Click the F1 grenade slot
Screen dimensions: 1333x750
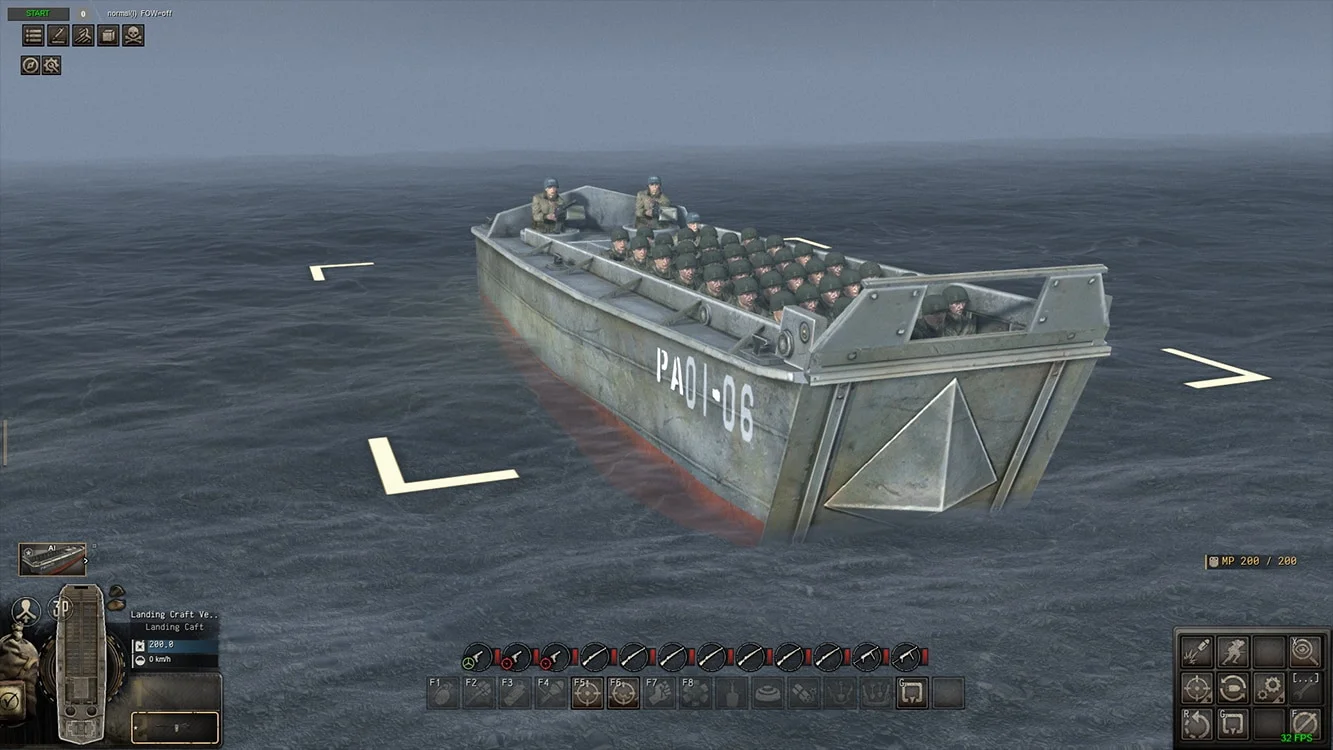(x=443, y=693)
